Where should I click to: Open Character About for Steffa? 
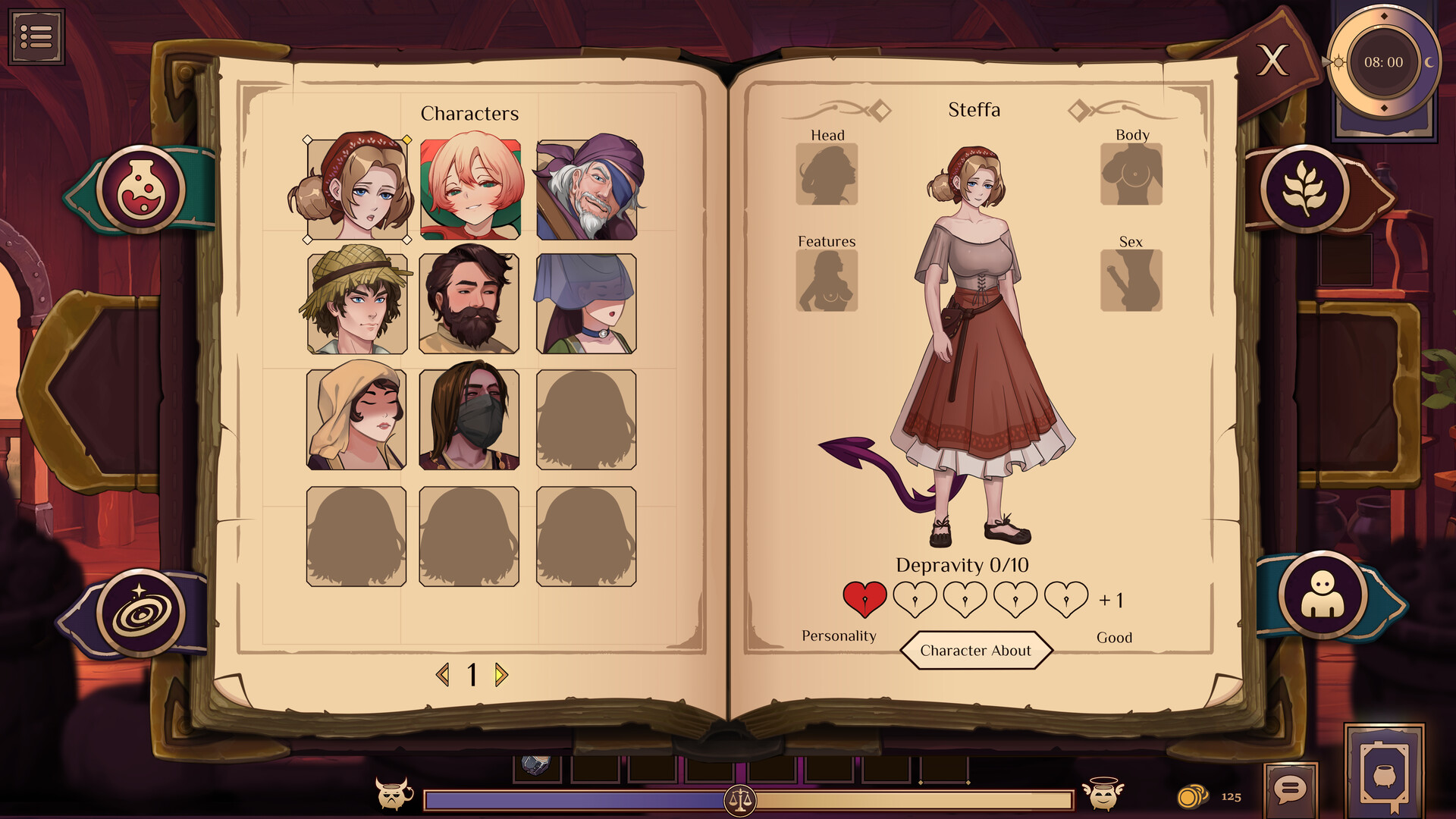(976, 650)
